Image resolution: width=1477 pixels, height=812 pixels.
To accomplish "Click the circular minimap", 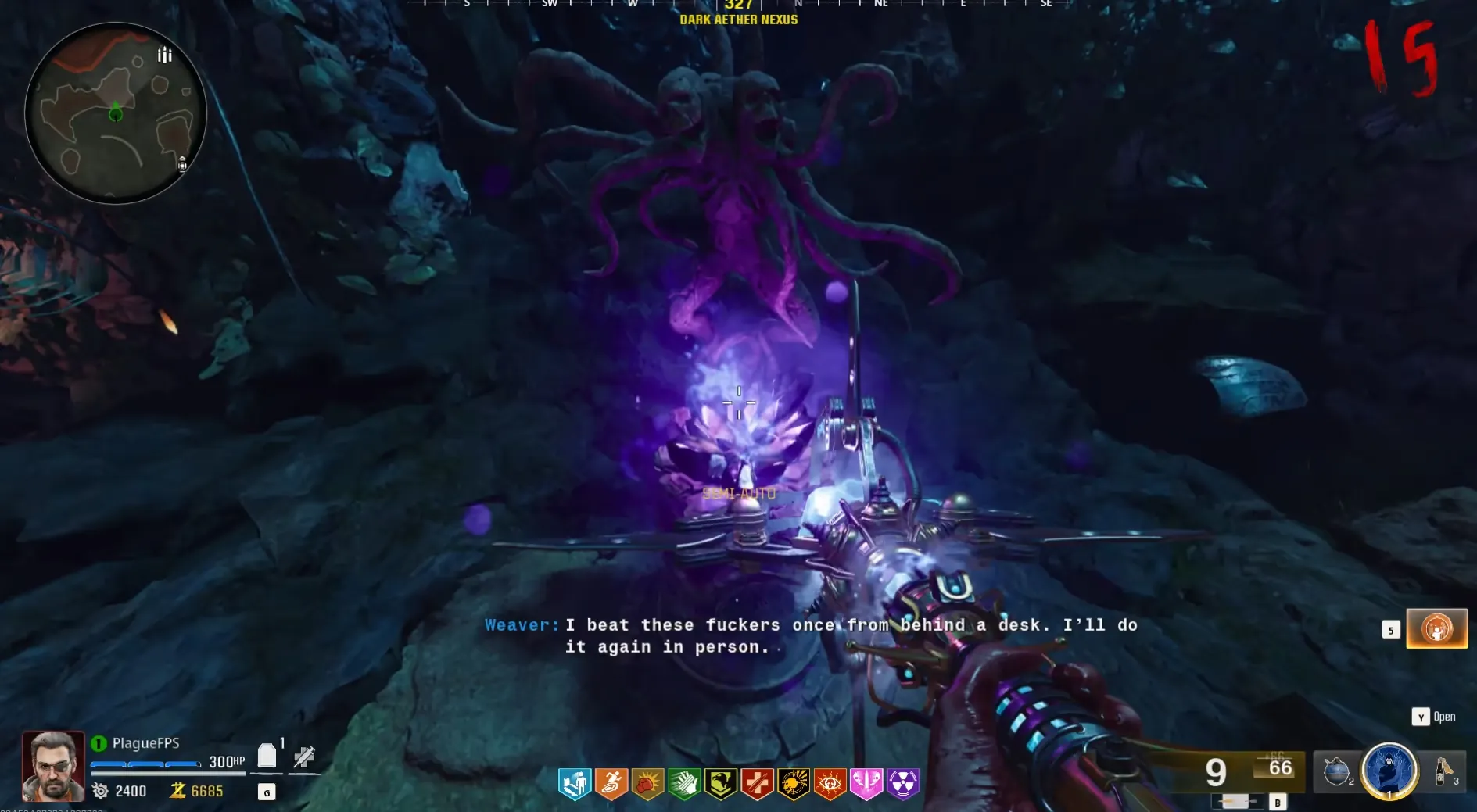I will pos(116,114).
